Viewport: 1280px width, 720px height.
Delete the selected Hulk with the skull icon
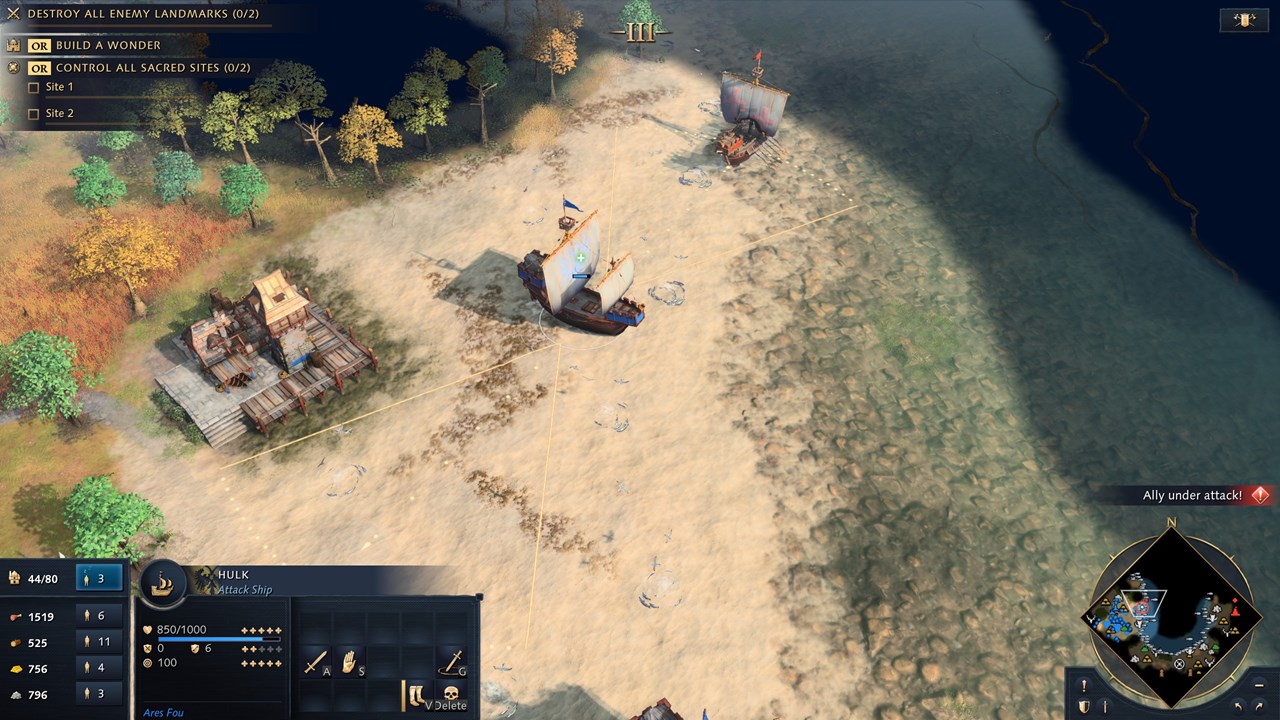point(451,694)
